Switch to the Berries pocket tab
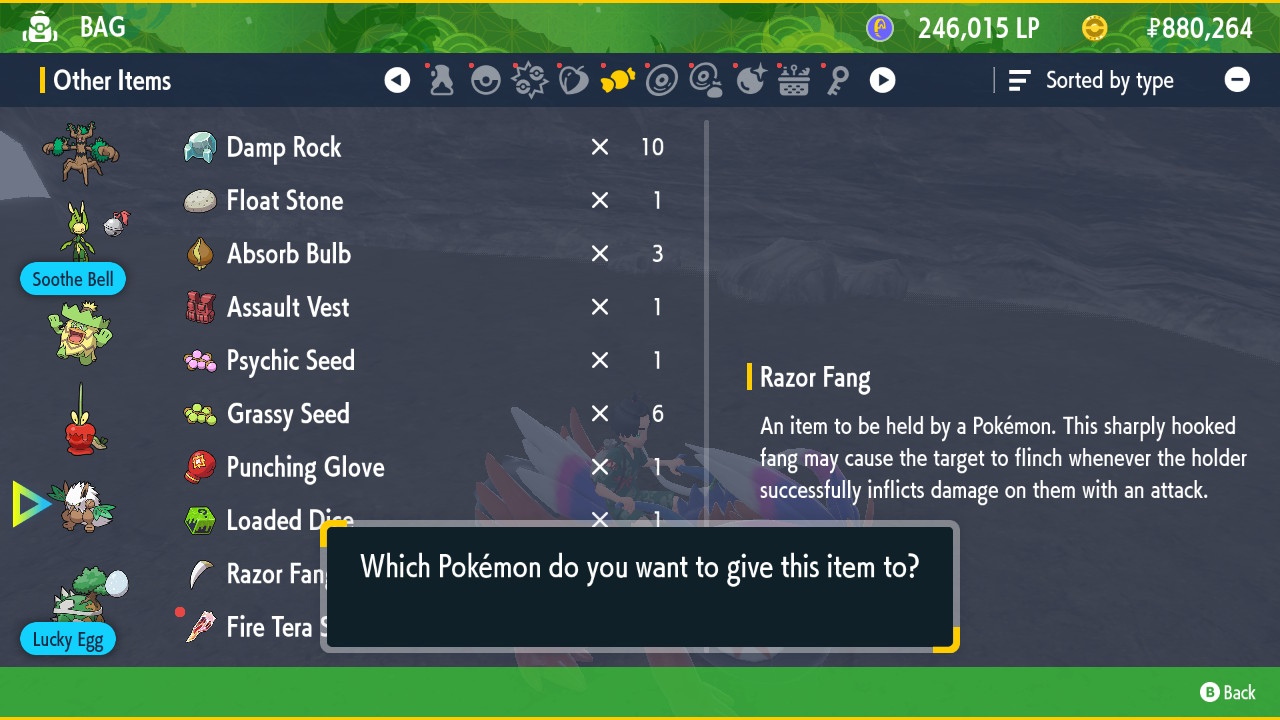 point(574,81)
